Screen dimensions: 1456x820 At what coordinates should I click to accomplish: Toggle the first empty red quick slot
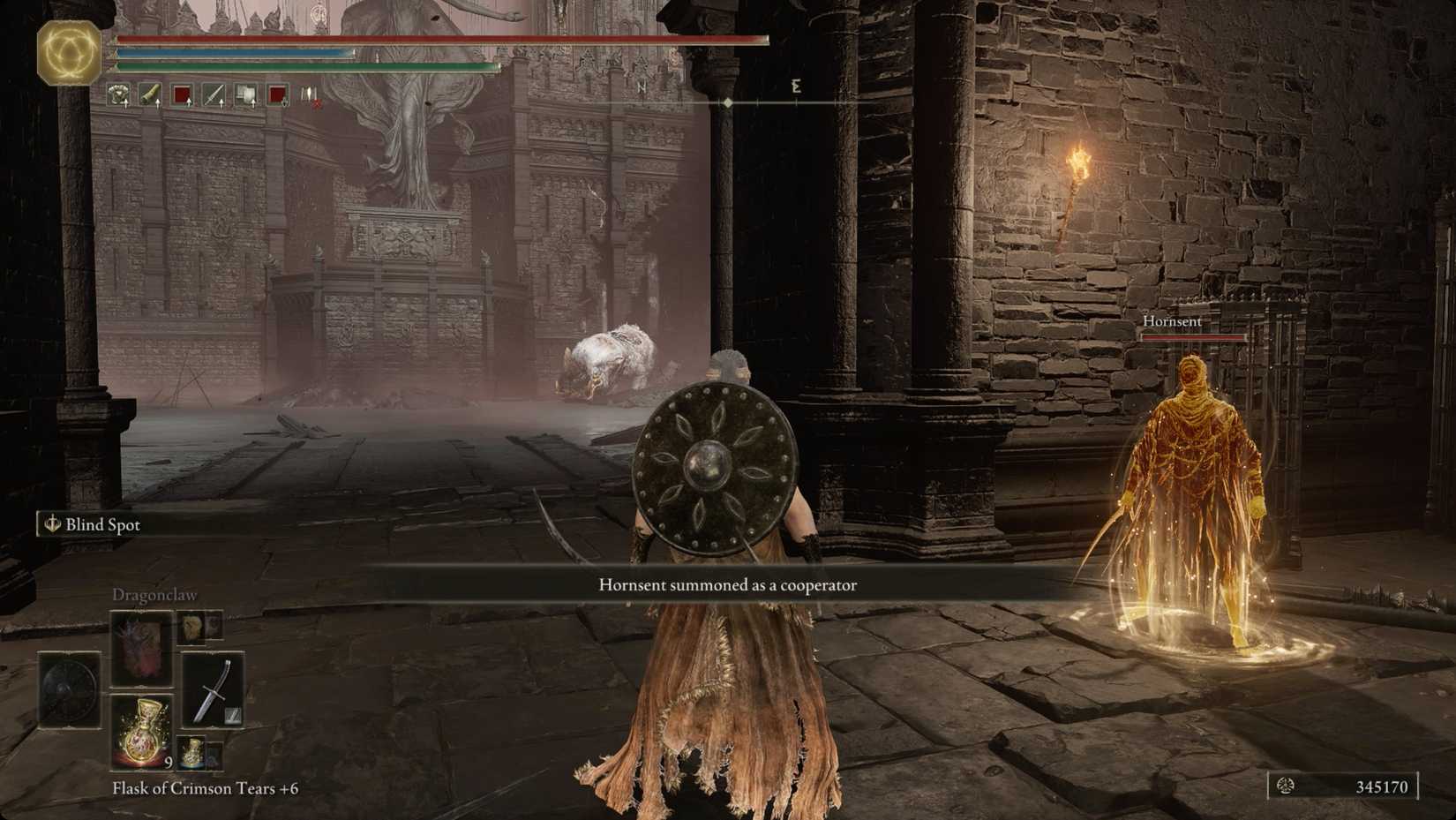[182, 94]
